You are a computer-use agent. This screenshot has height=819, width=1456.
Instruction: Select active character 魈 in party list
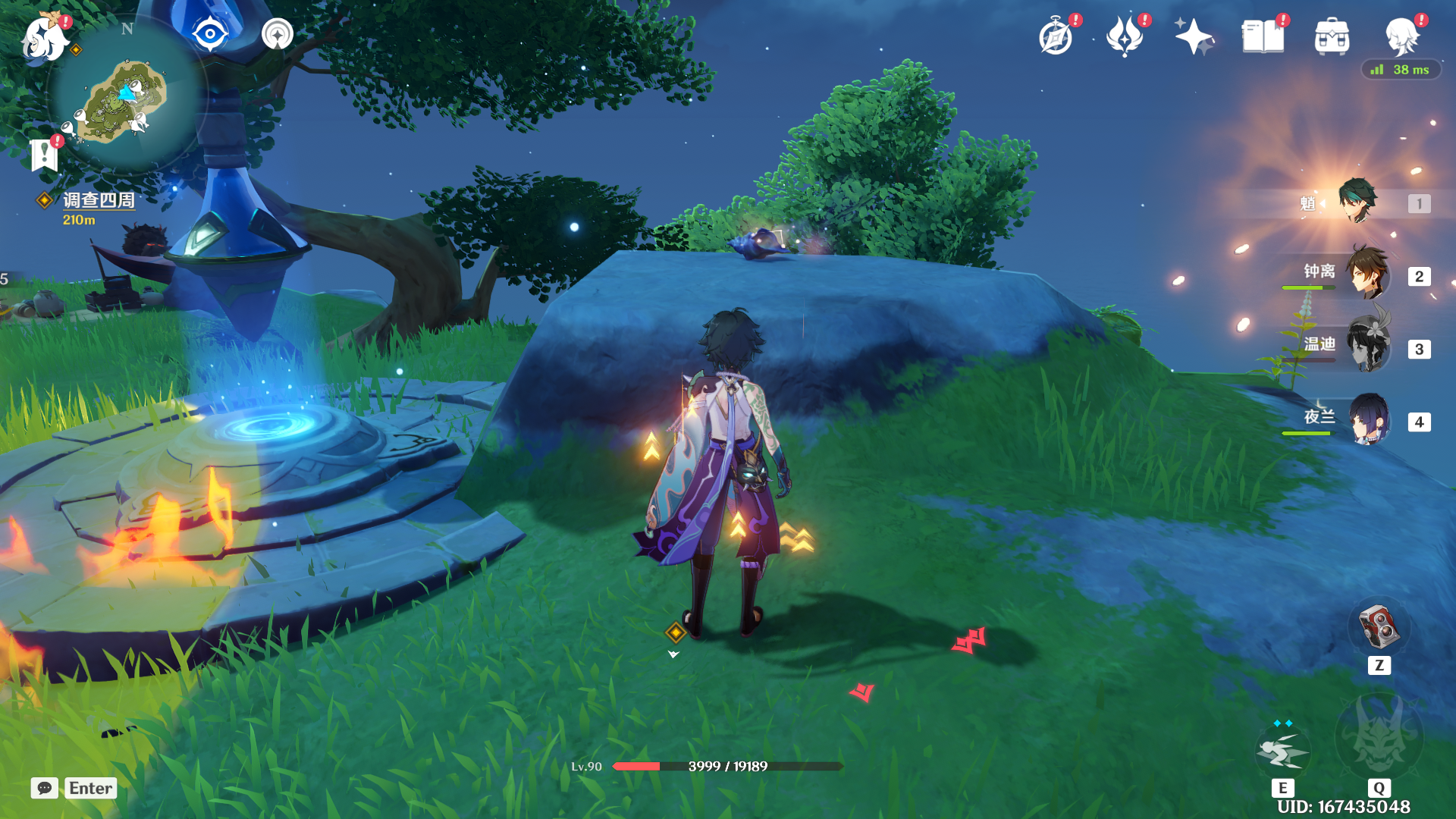[x=1357, y=201]
